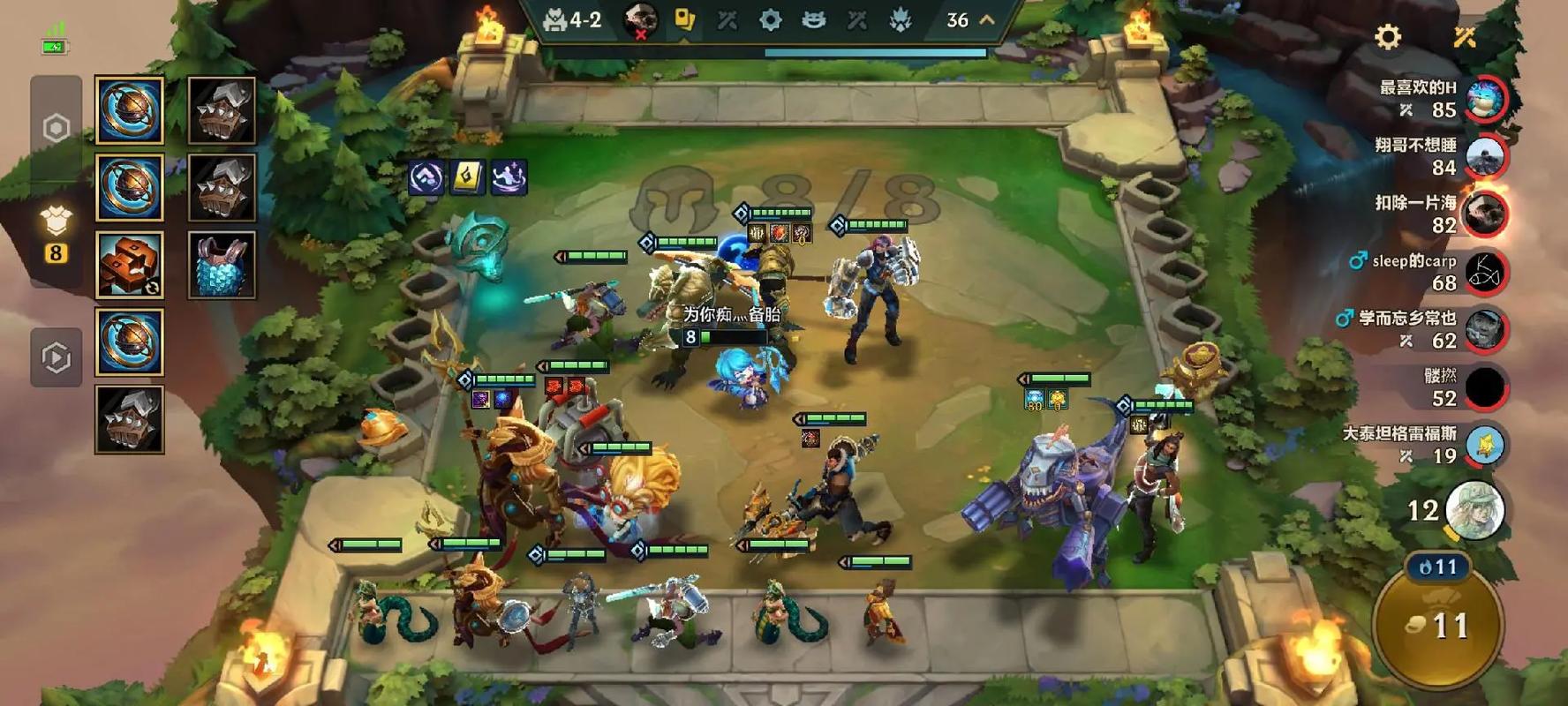This screenshot has width=1568, height=706.
Task: Select player 大泰坦格雷福斯 with 19 health
Action: tap(1485, 445)
